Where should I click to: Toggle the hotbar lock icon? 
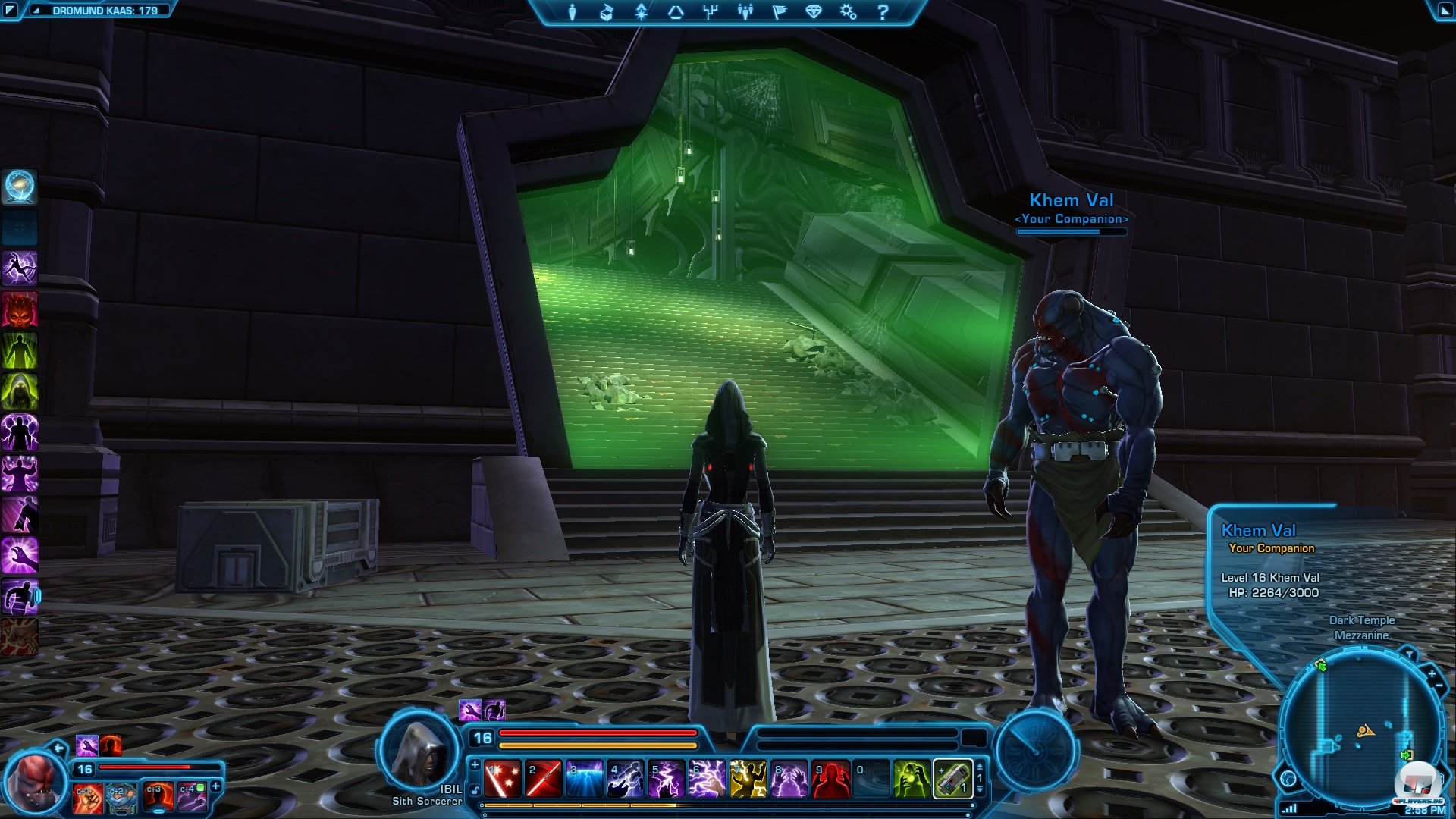475,791
